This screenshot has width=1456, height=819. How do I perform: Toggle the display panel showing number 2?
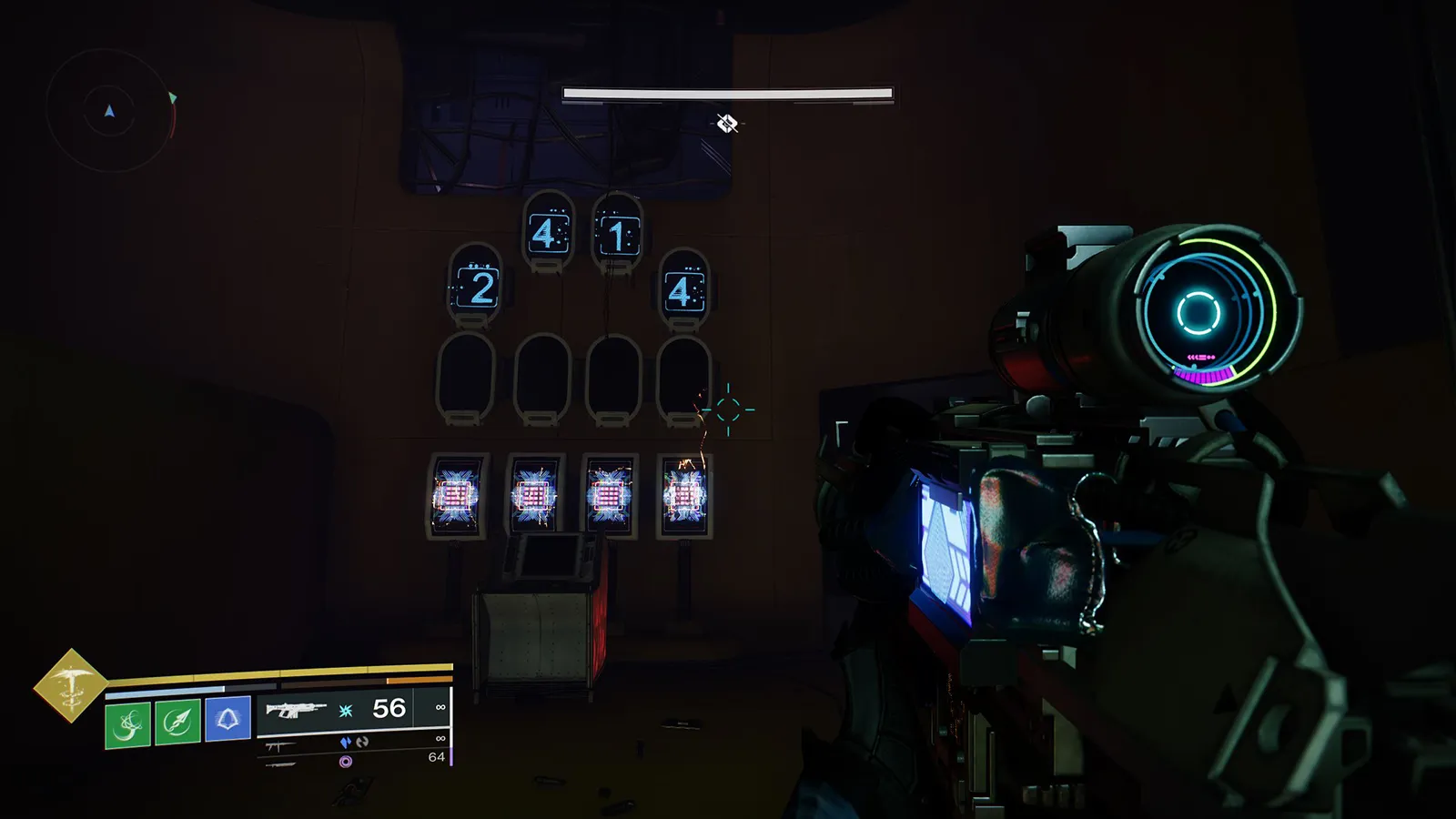click(480, 286)
